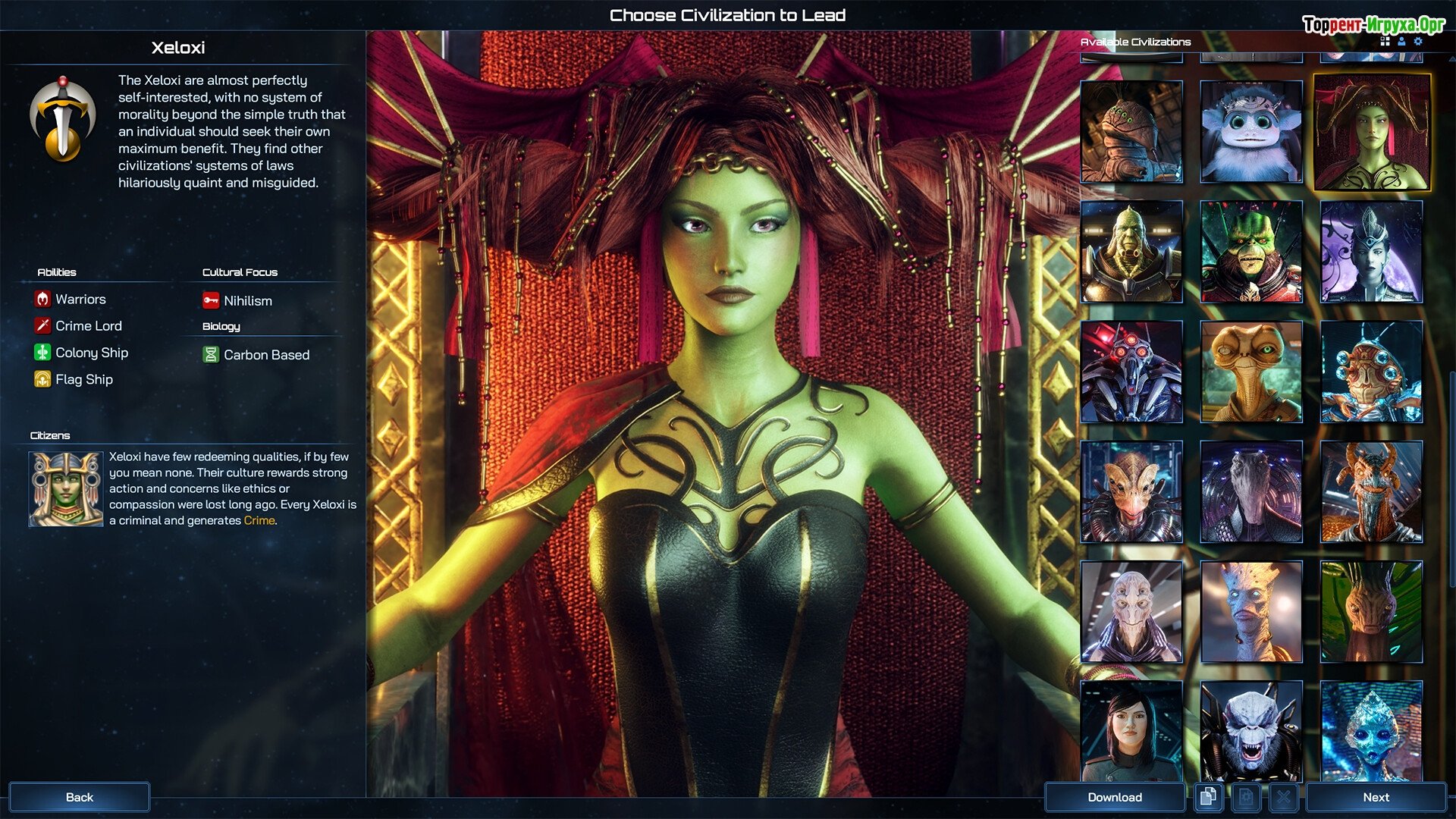Viewport: 1456px width, 819px height.
Task: Click the Nihilism cultural focus entry
Action: pyautogui.click(x=247, y=301)
